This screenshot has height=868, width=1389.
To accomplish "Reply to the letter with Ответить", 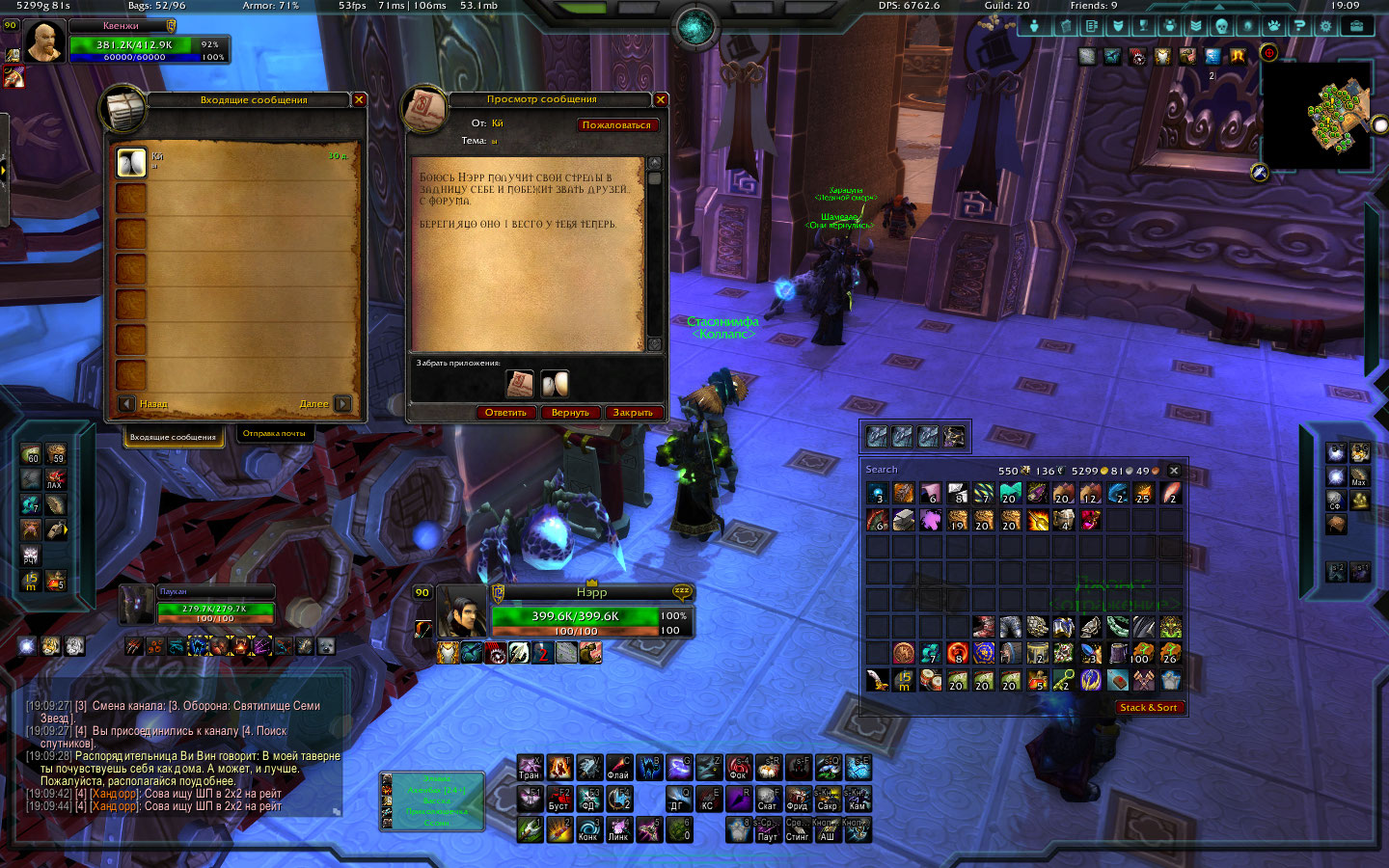I will [x=505, y=413].
